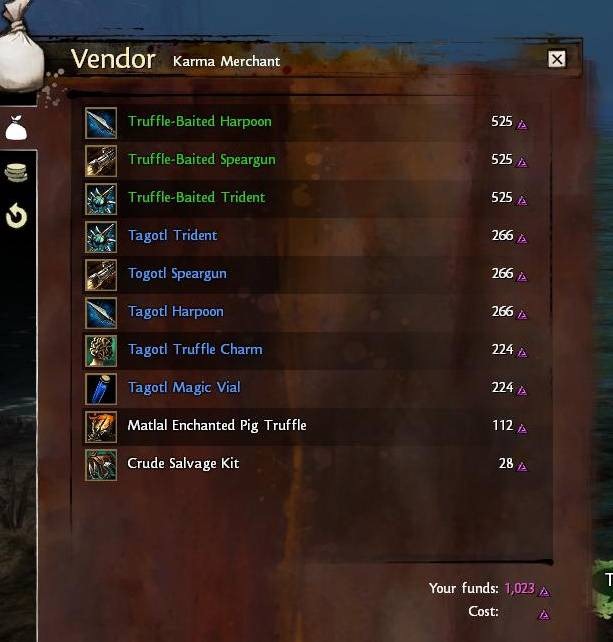This screenshot has height=642, width=613.
Task: Close the Vendor window
Action: click(557, 59)
